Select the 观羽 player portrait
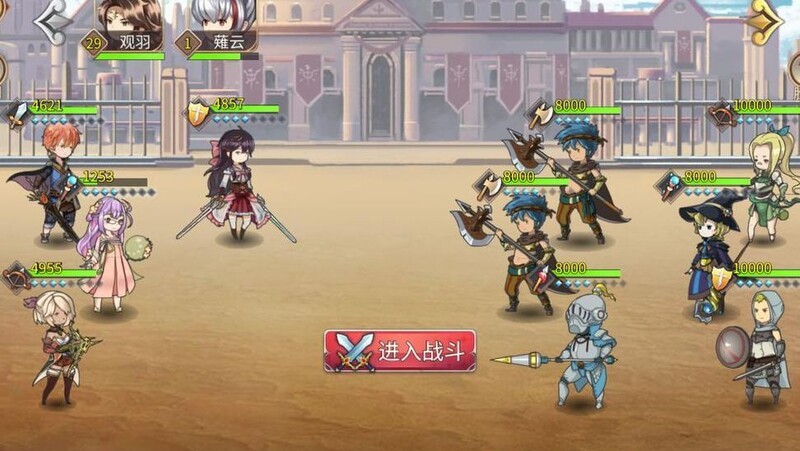Viewport: 800px width, 451px height. 129,18
